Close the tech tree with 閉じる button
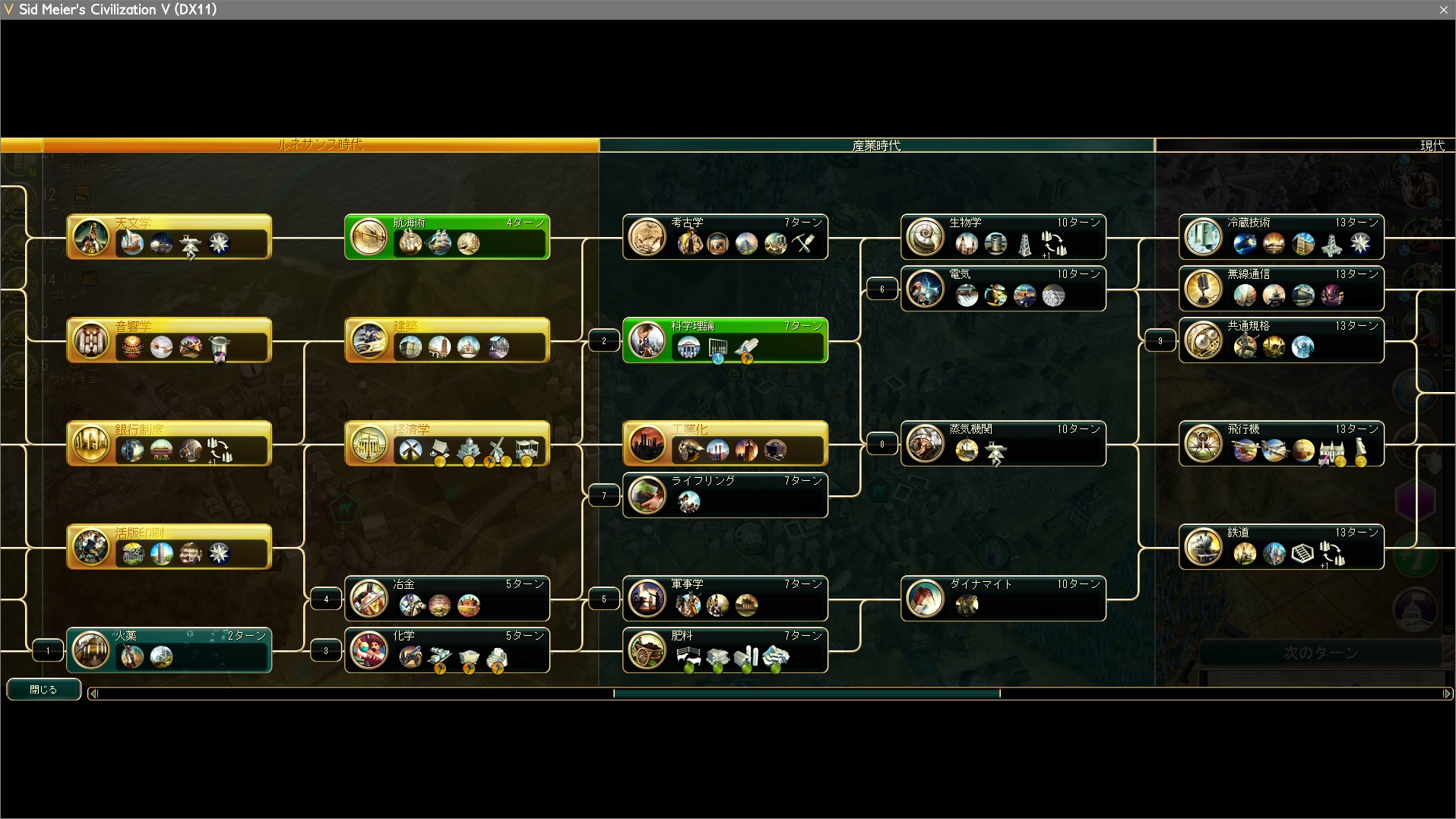 coord(43,689)
